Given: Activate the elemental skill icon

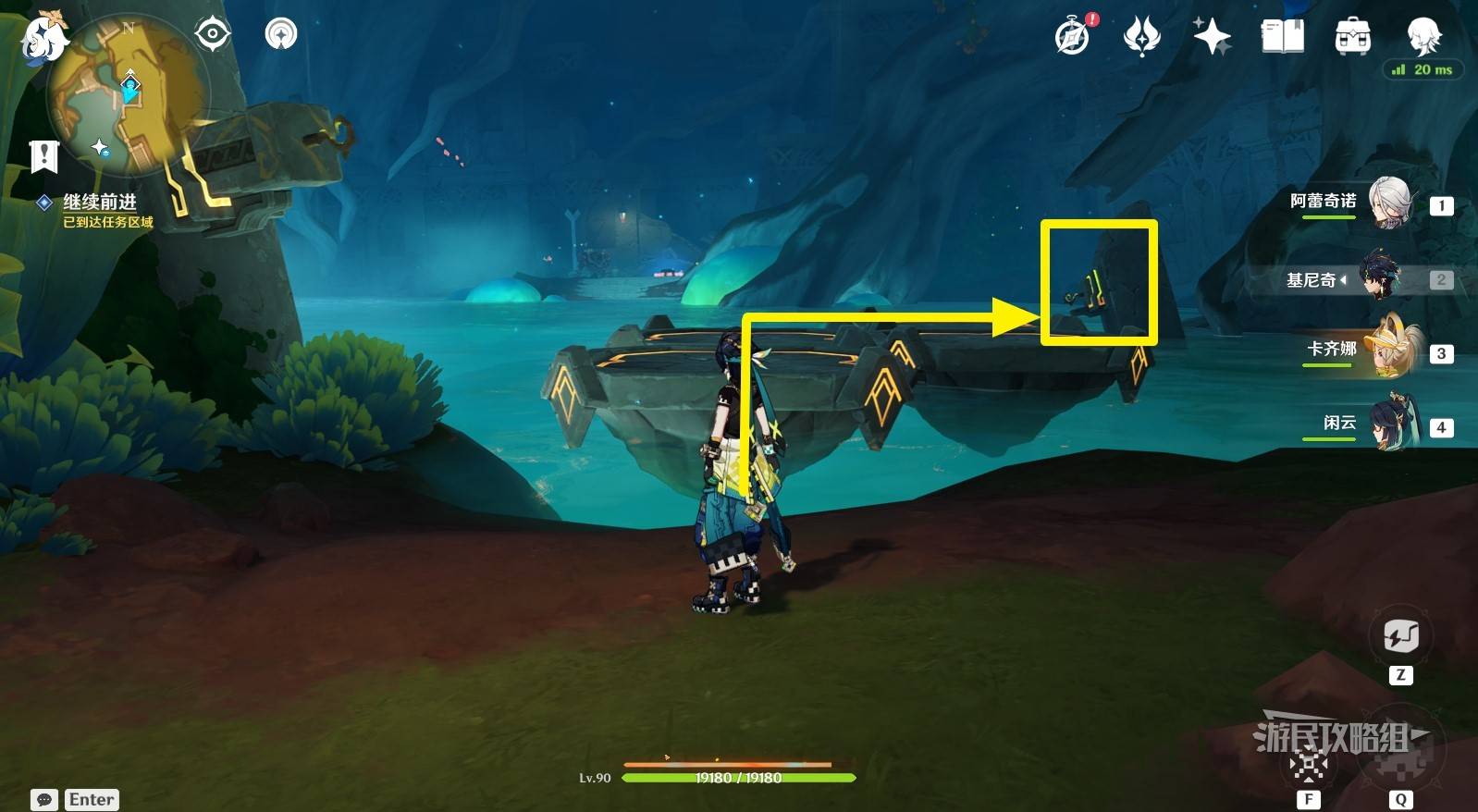Looking at the screenshot, I should (x=1310, y=764).
